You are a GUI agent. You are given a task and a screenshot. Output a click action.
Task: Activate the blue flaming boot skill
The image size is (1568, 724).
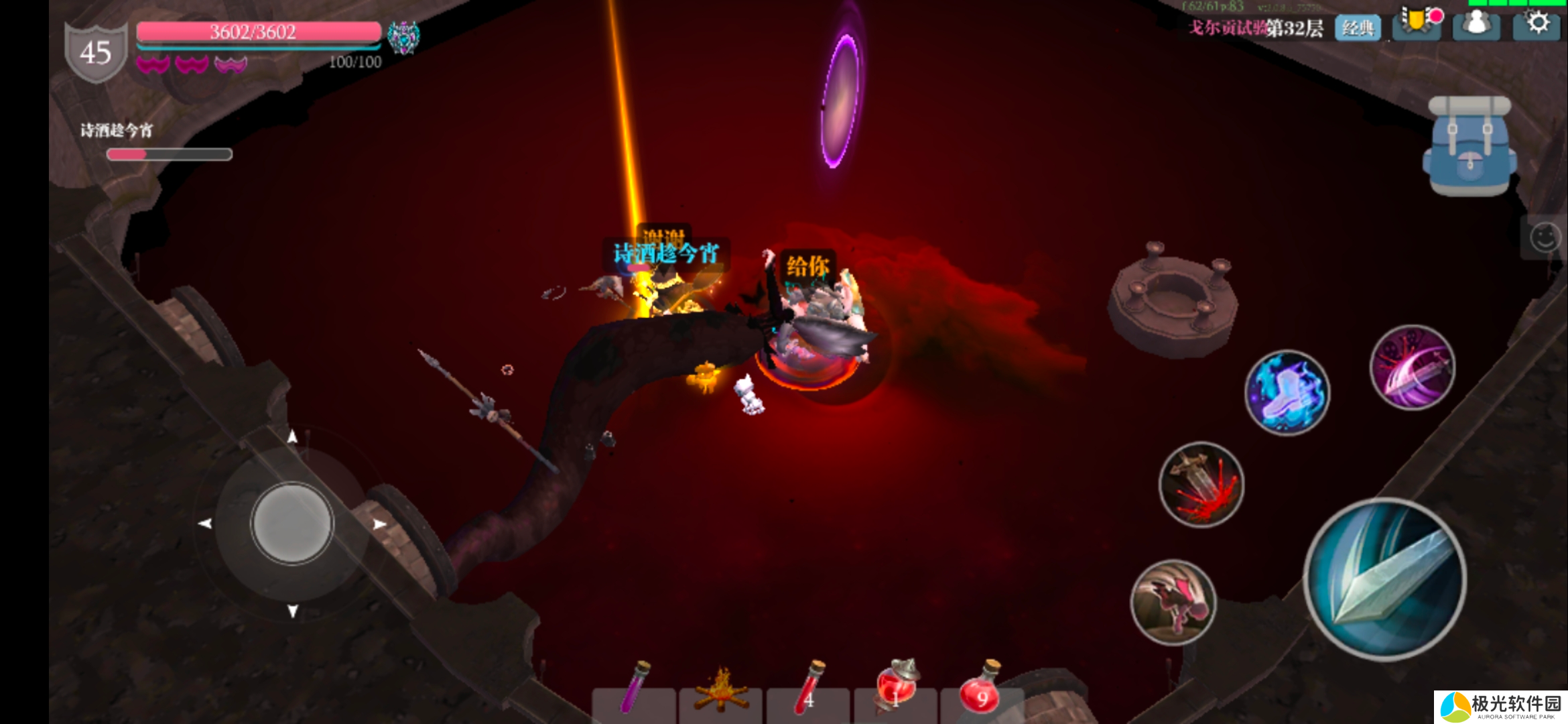[x=1287, y=393]
